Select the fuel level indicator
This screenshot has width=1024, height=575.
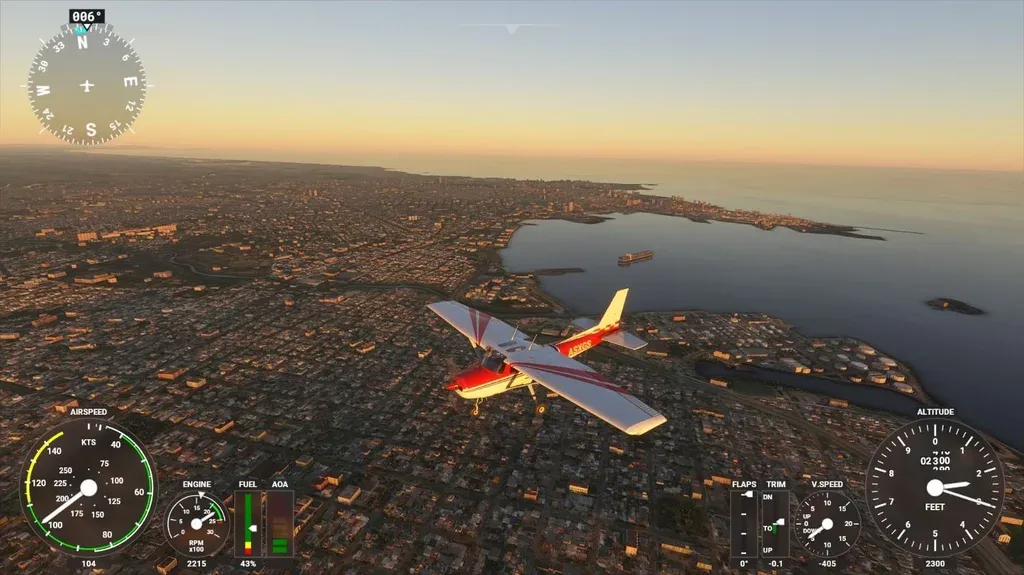tap(247, 523)
